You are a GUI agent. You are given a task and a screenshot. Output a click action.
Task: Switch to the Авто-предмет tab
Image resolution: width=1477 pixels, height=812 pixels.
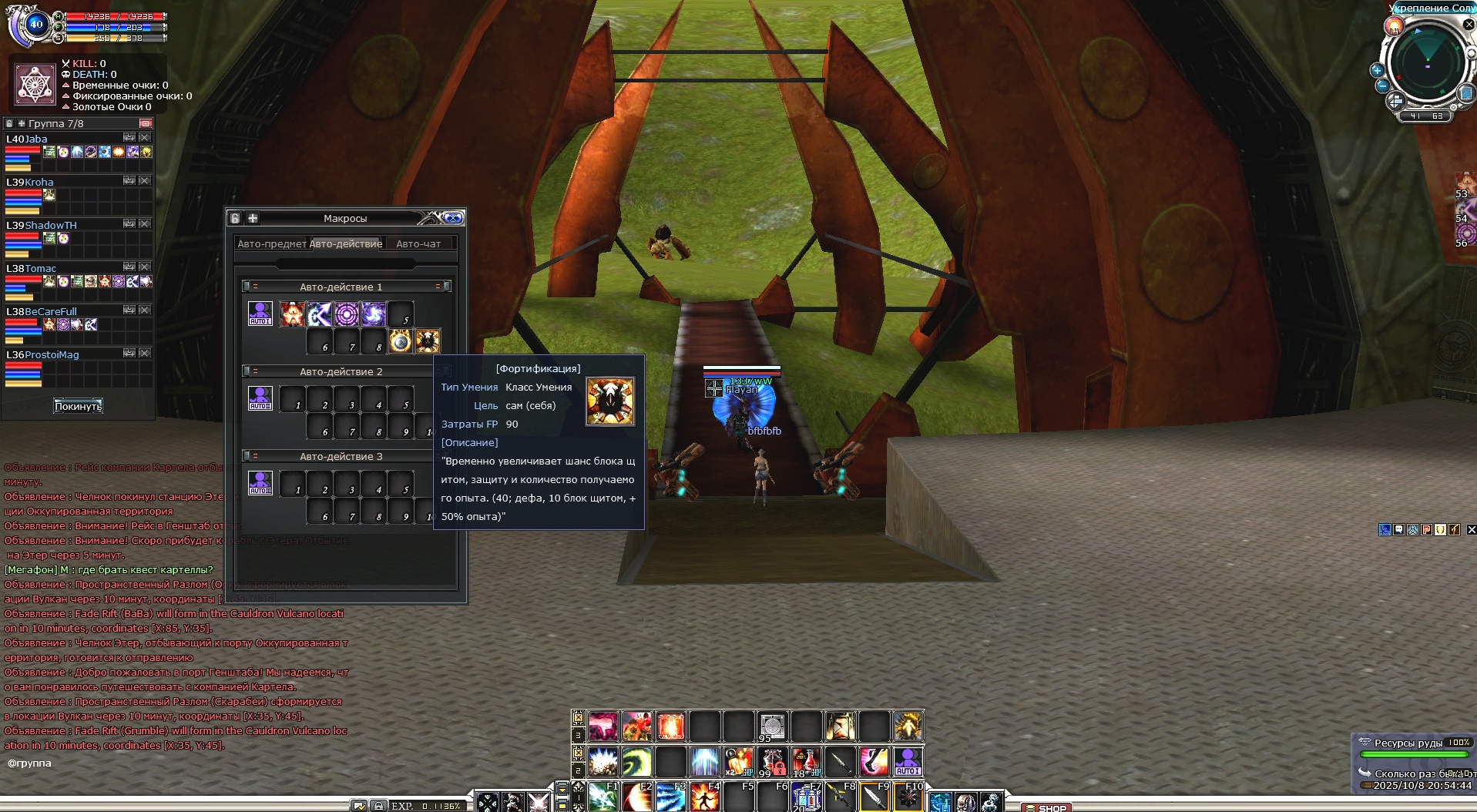271,243
